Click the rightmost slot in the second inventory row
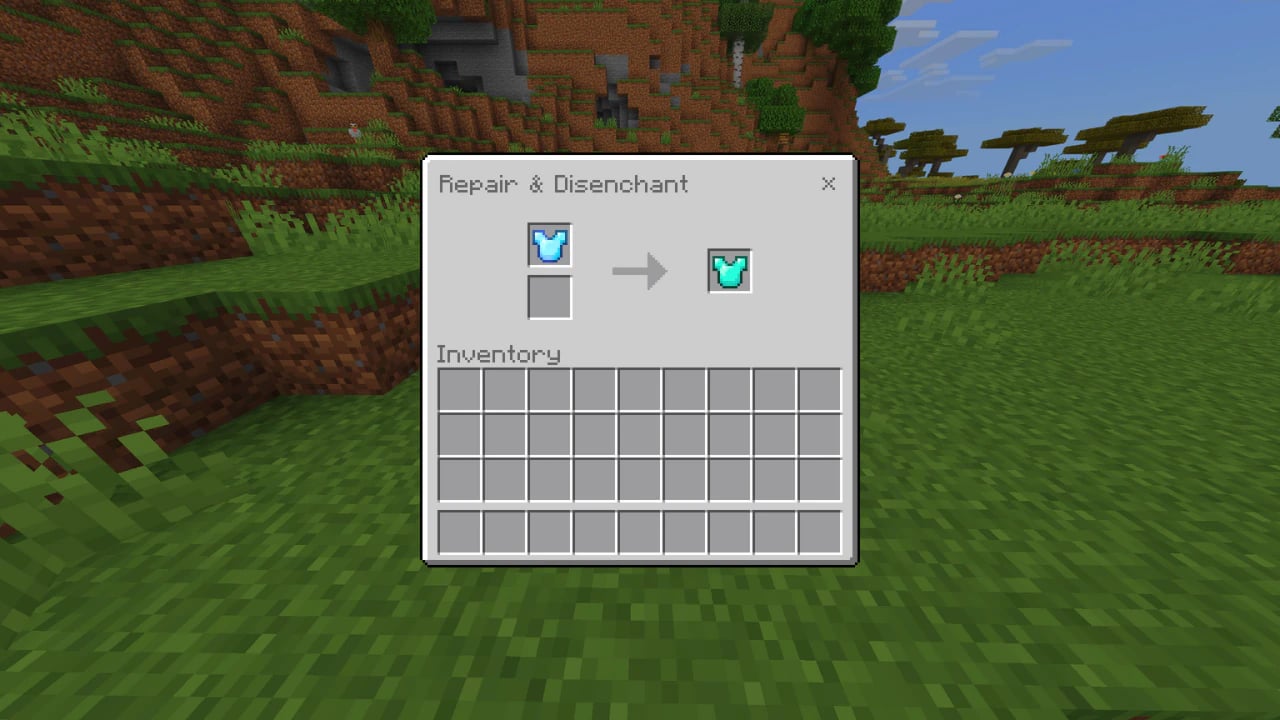The height and width of the screenshot is (720, 1280). pos(818,435)
